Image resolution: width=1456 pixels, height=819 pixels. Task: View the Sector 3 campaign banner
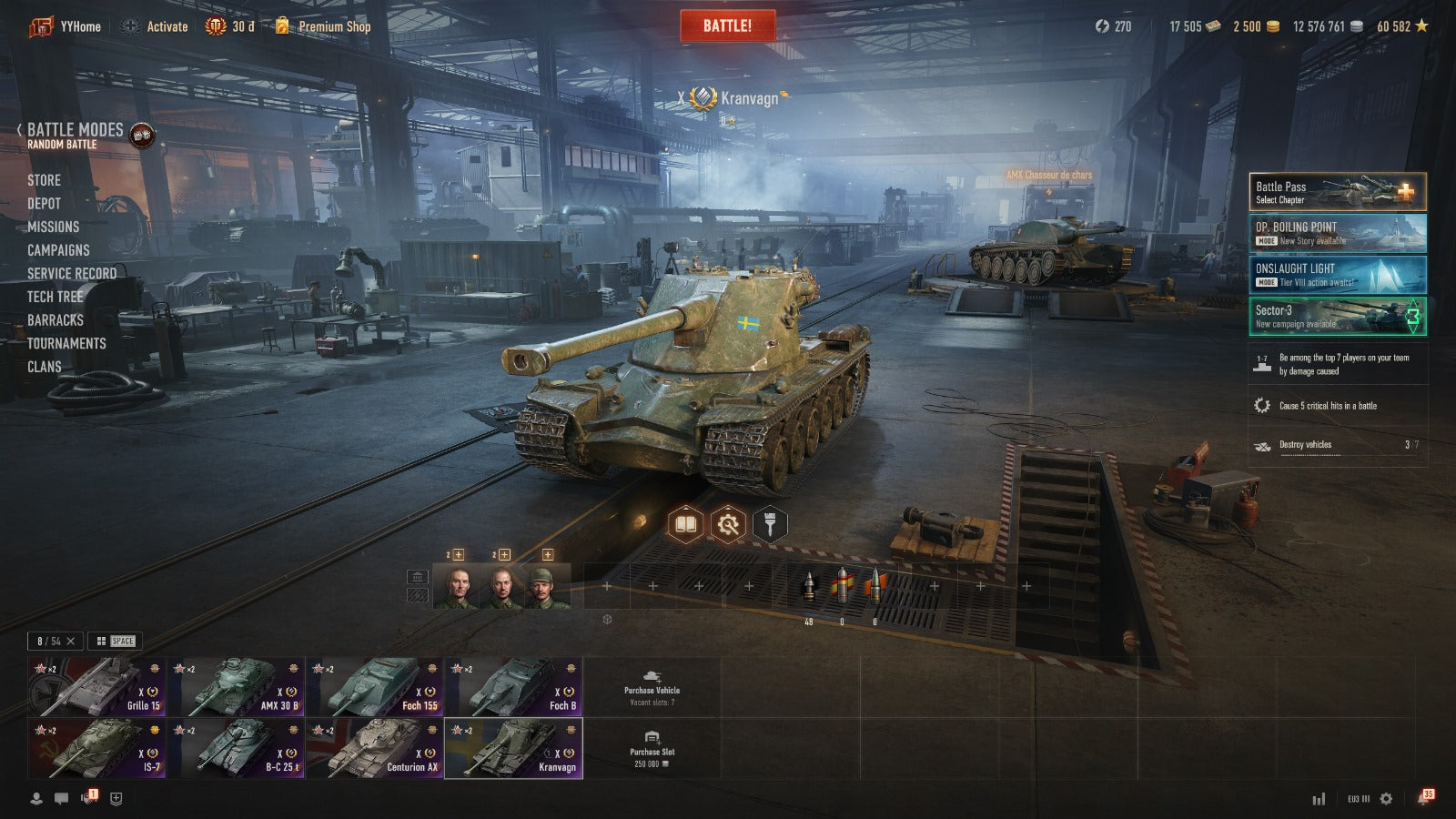(x=1337, y=317)
